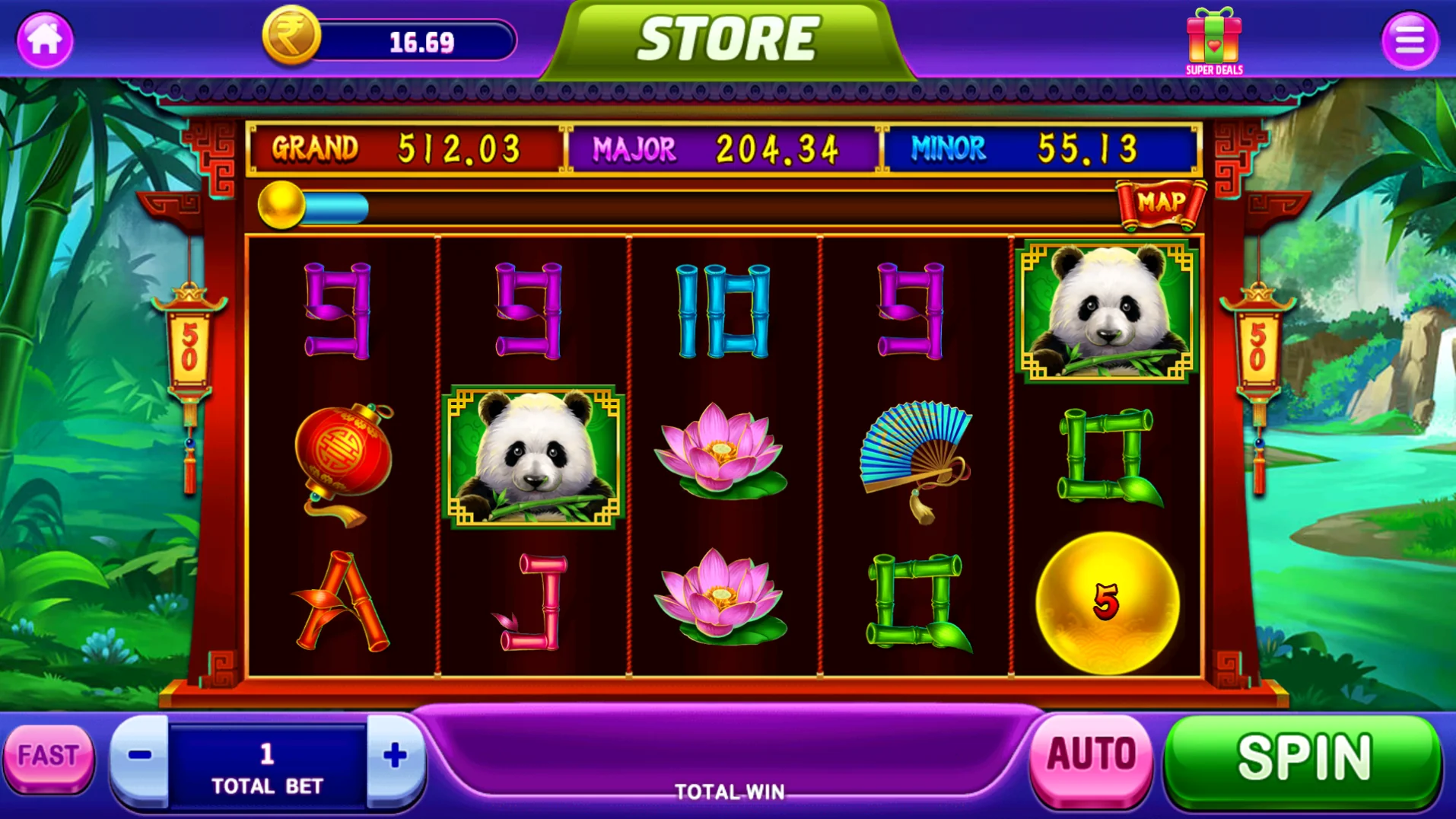Click the rupee coin balance icon

[x=291, y=36]
